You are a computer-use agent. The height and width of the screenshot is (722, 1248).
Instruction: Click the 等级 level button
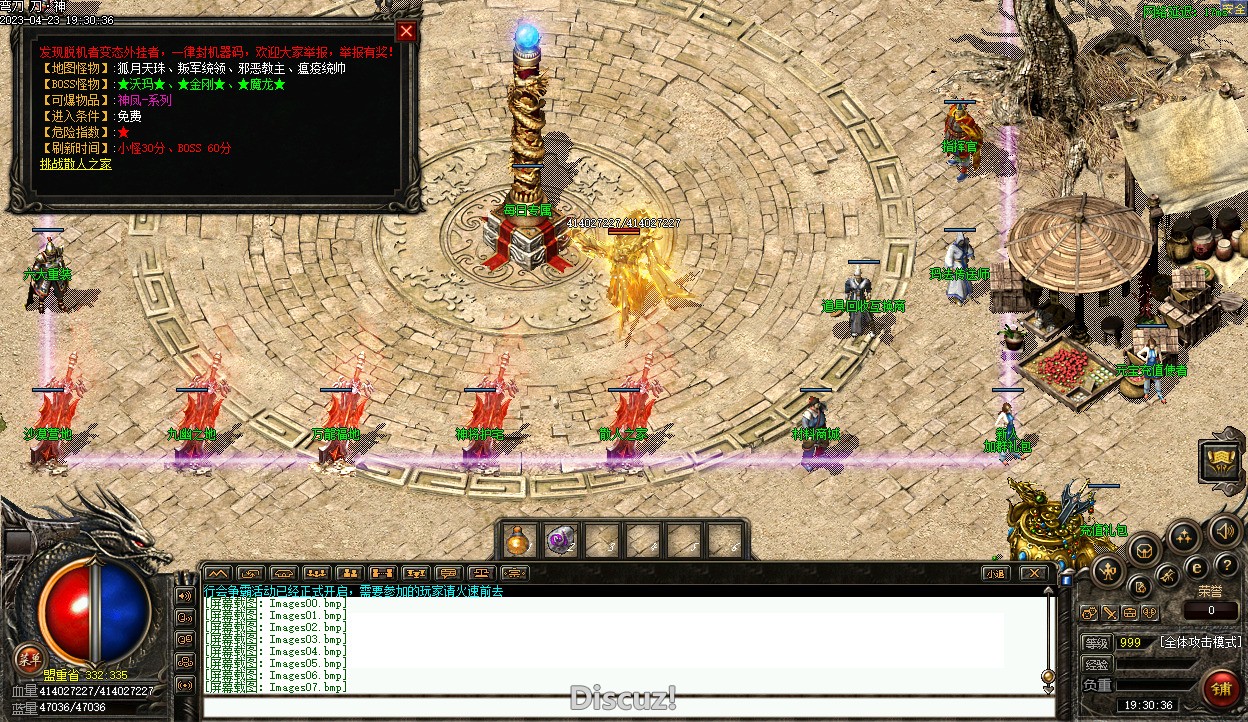1097,643
